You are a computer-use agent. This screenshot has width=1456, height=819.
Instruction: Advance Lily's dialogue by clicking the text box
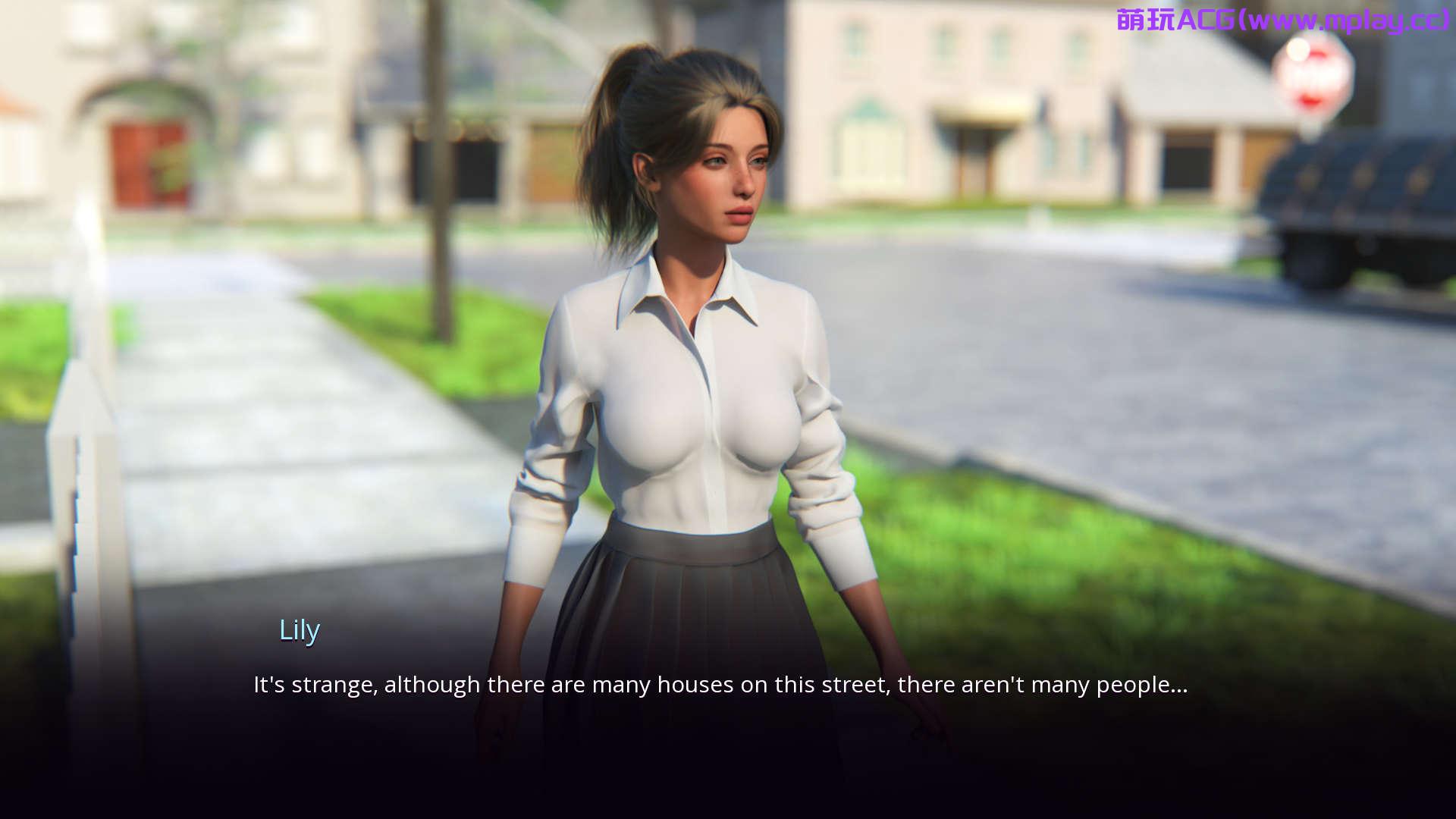point(720,685)
